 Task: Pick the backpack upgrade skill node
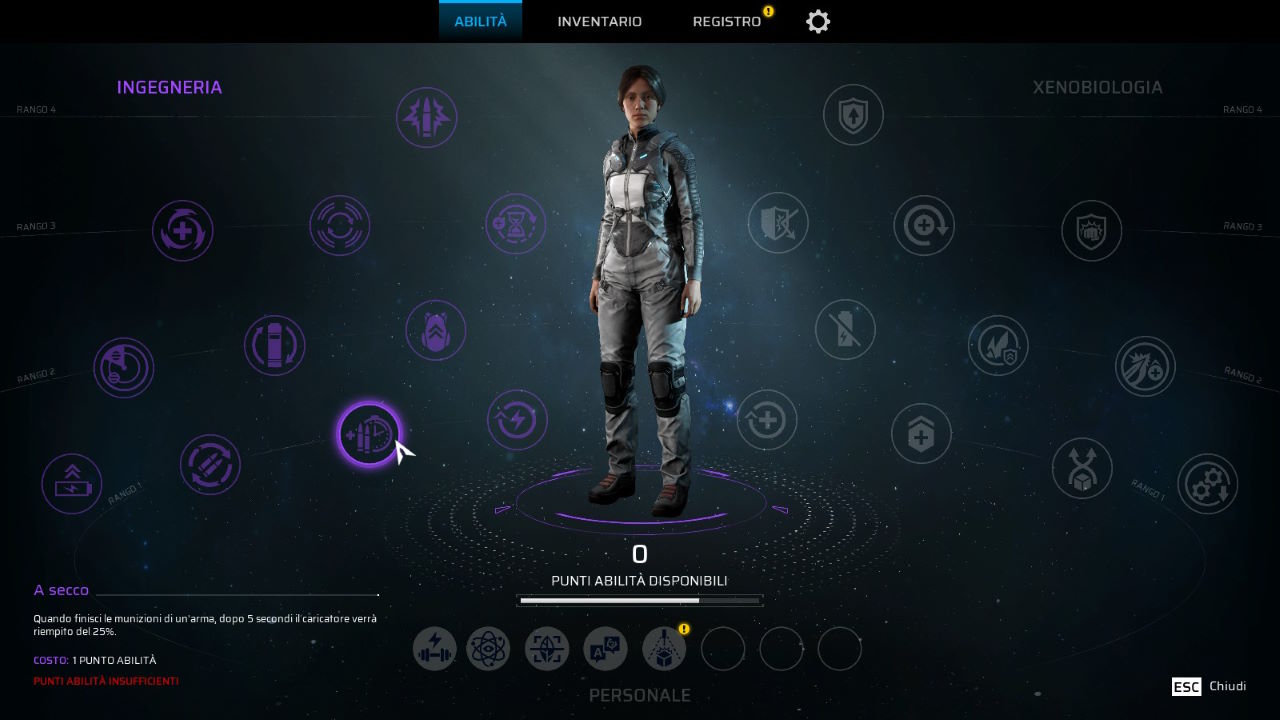[x=436, y=330]
